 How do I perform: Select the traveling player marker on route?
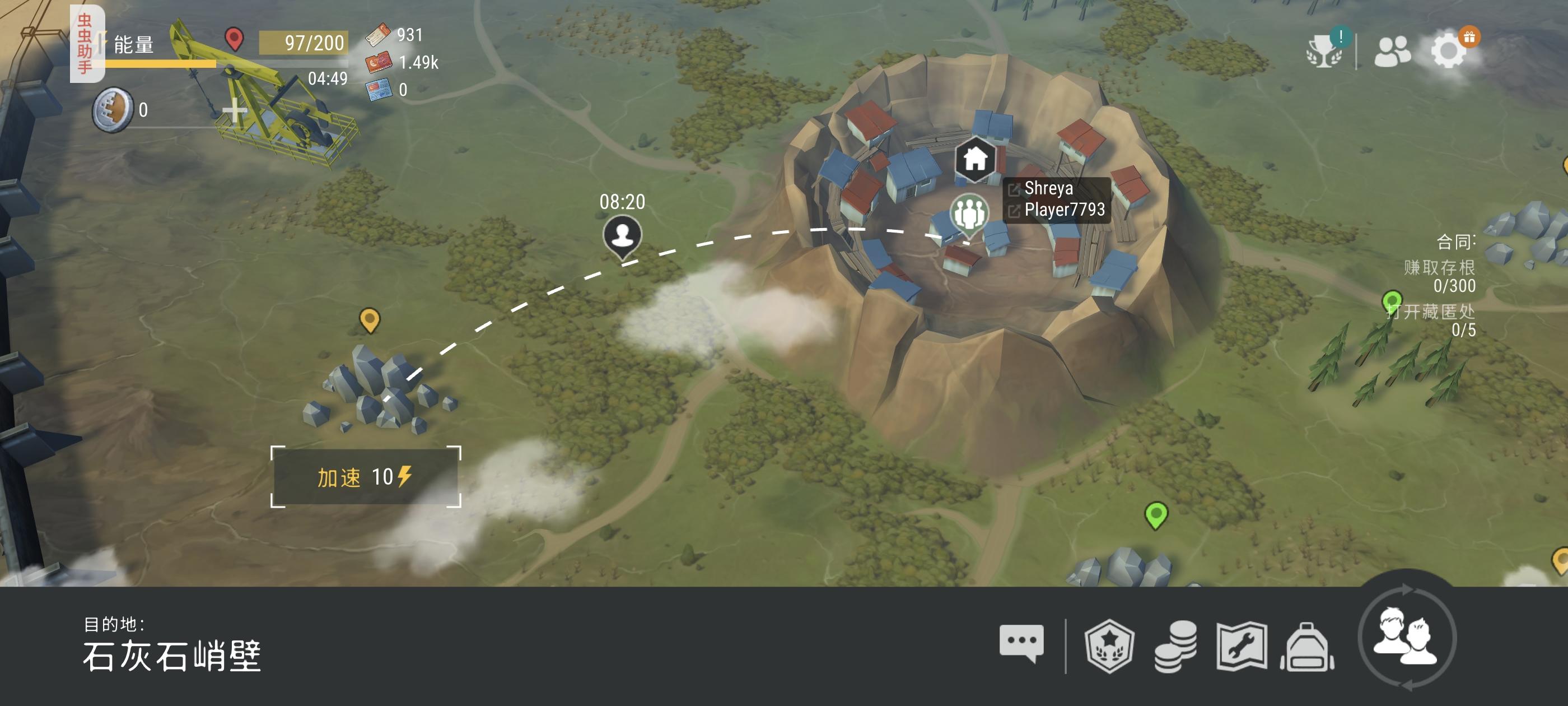click(x=622, y=236)
